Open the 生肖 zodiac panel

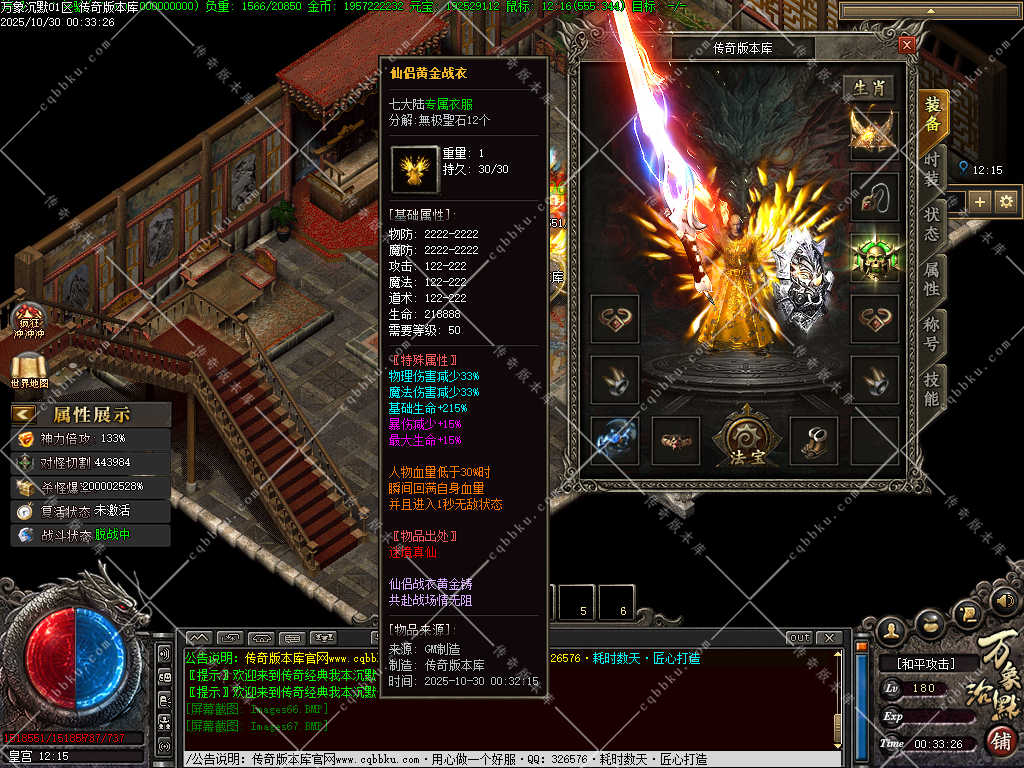pos(867,88)
